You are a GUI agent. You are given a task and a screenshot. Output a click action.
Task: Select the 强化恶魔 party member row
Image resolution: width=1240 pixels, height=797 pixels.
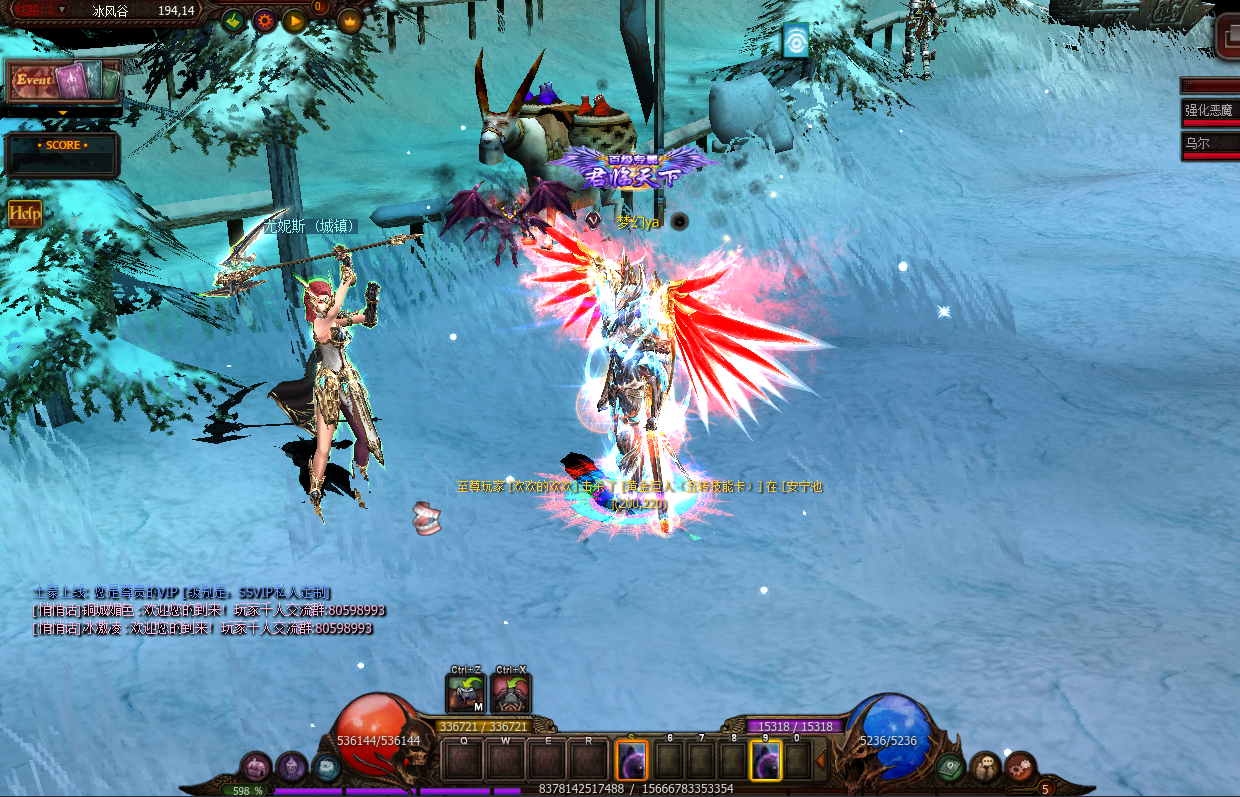(x=1210, y=110)
